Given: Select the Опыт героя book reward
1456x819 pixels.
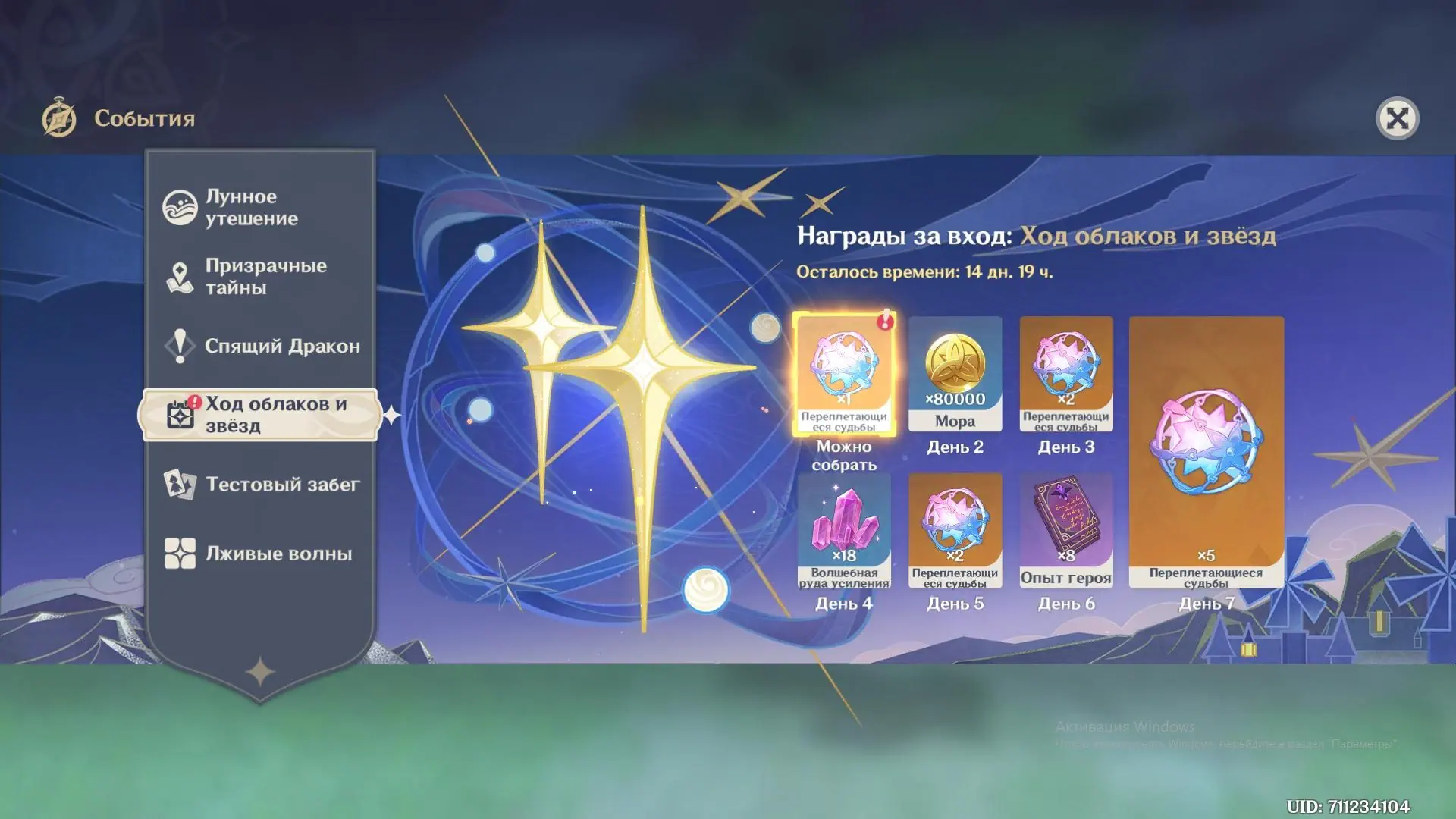Looking at the screenshot, I should tap(1066, 531).
